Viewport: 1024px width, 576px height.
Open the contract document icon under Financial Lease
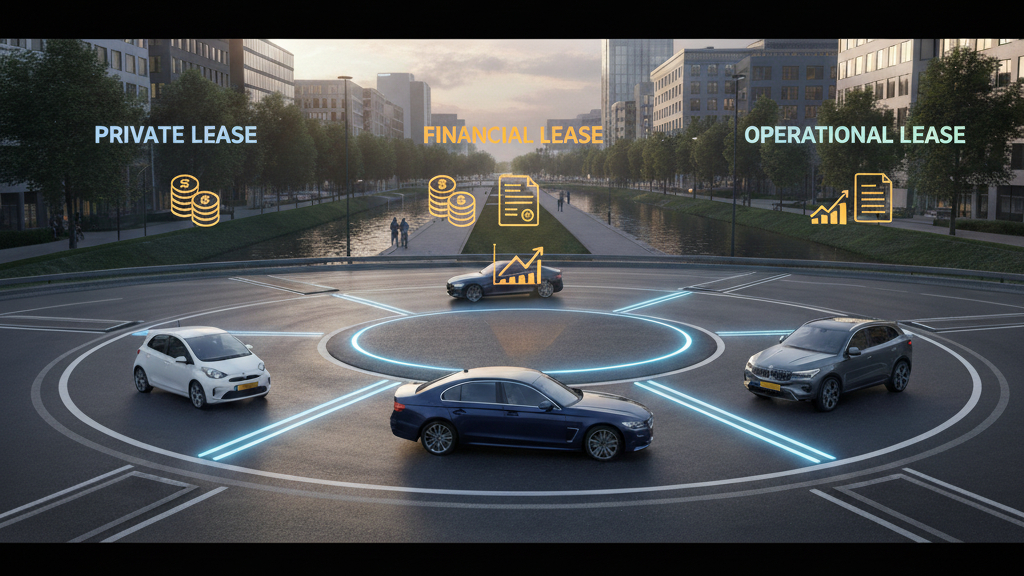[518, 199]
